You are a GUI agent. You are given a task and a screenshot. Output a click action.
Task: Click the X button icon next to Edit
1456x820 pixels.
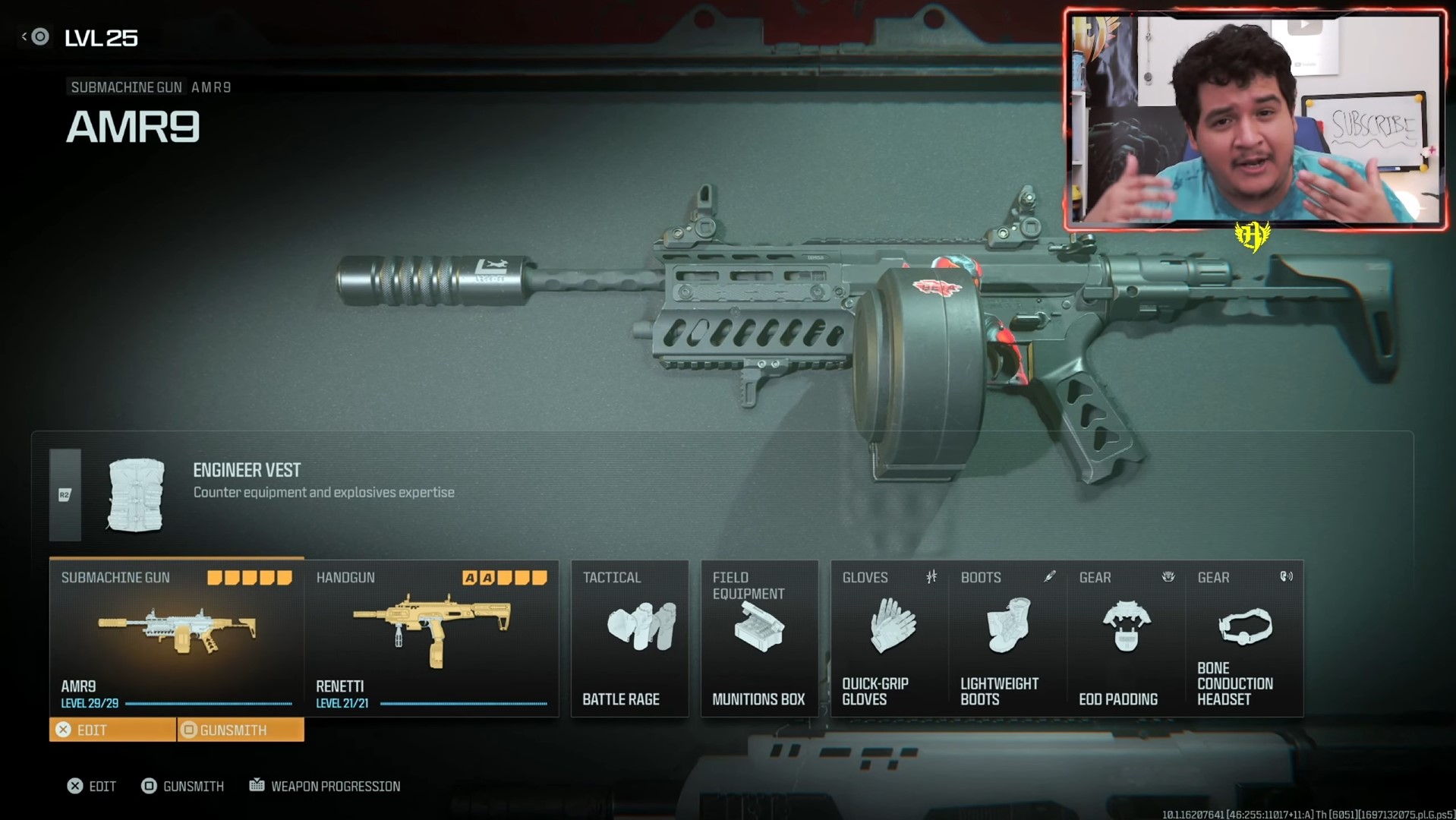click(64, 730)
